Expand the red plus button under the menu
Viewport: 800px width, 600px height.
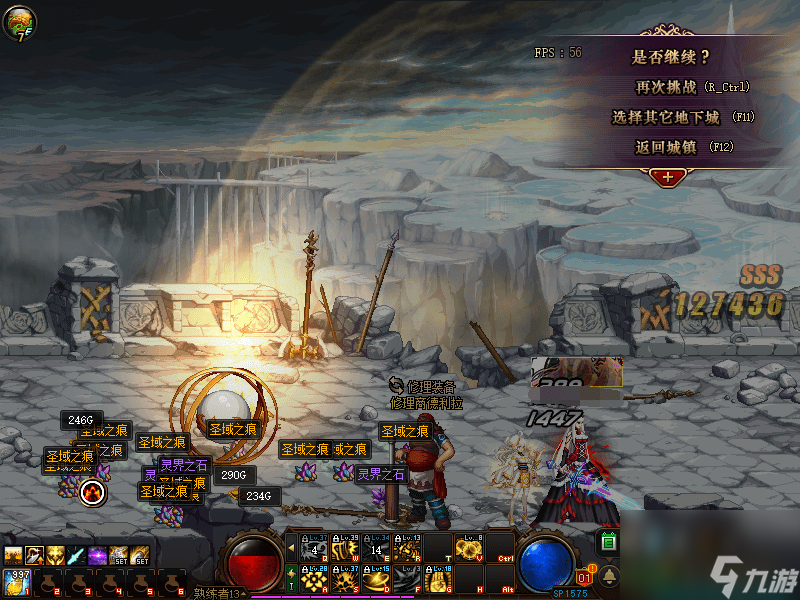tap(667, 176)
